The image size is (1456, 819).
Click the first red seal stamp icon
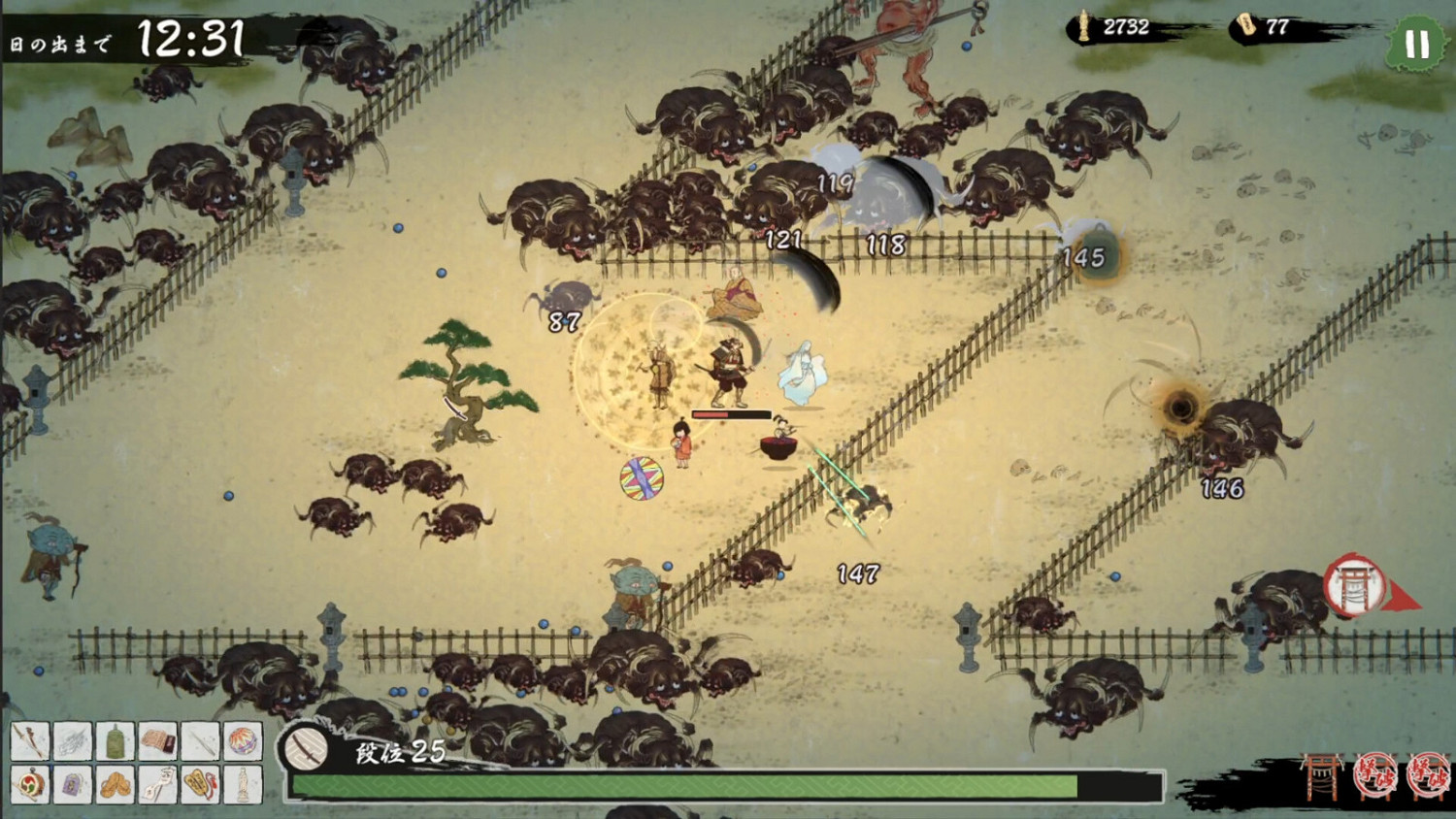[x=1375, y=774]
